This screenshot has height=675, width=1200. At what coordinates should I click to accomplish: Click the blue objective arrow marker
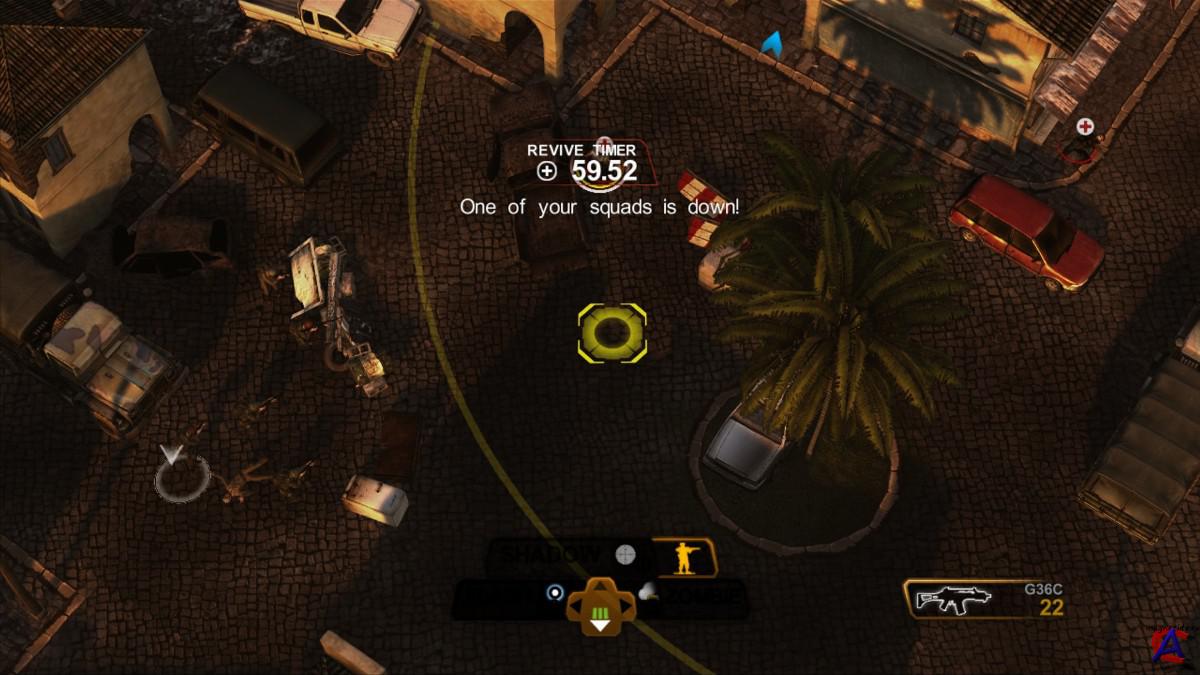(772, 43)
